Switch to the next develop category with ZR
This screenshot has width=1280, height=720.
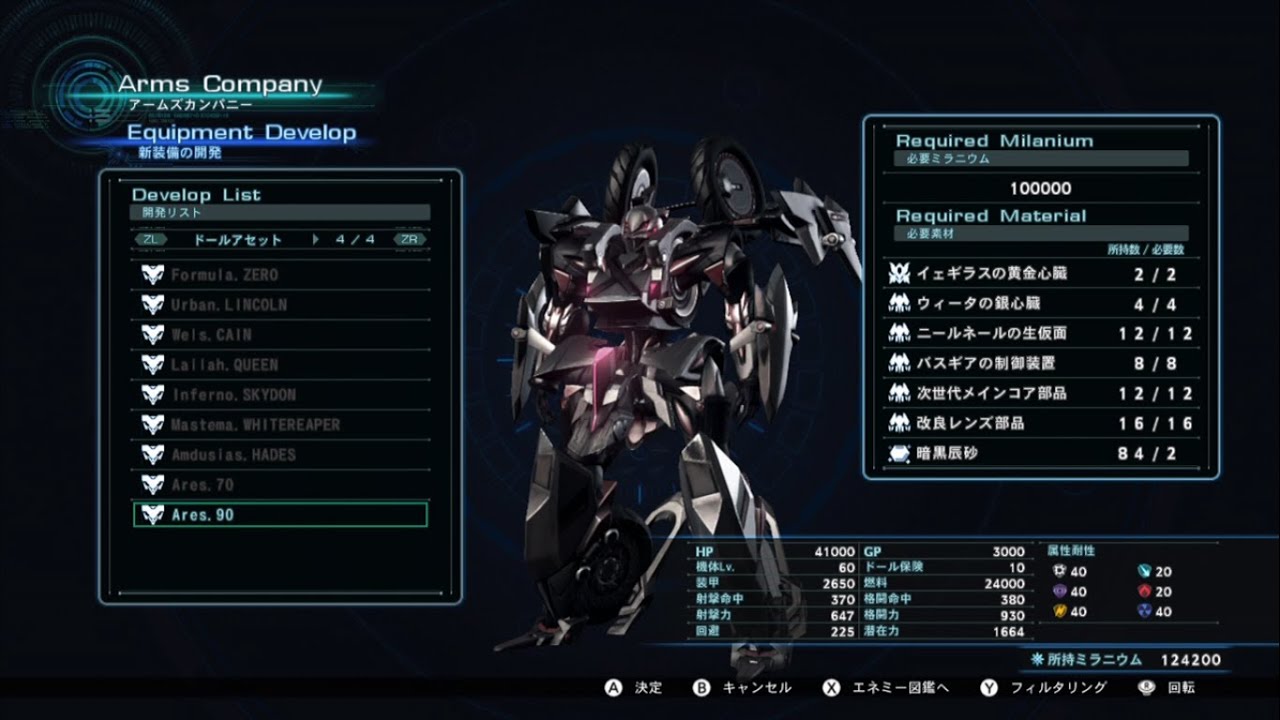coord(410,240)
